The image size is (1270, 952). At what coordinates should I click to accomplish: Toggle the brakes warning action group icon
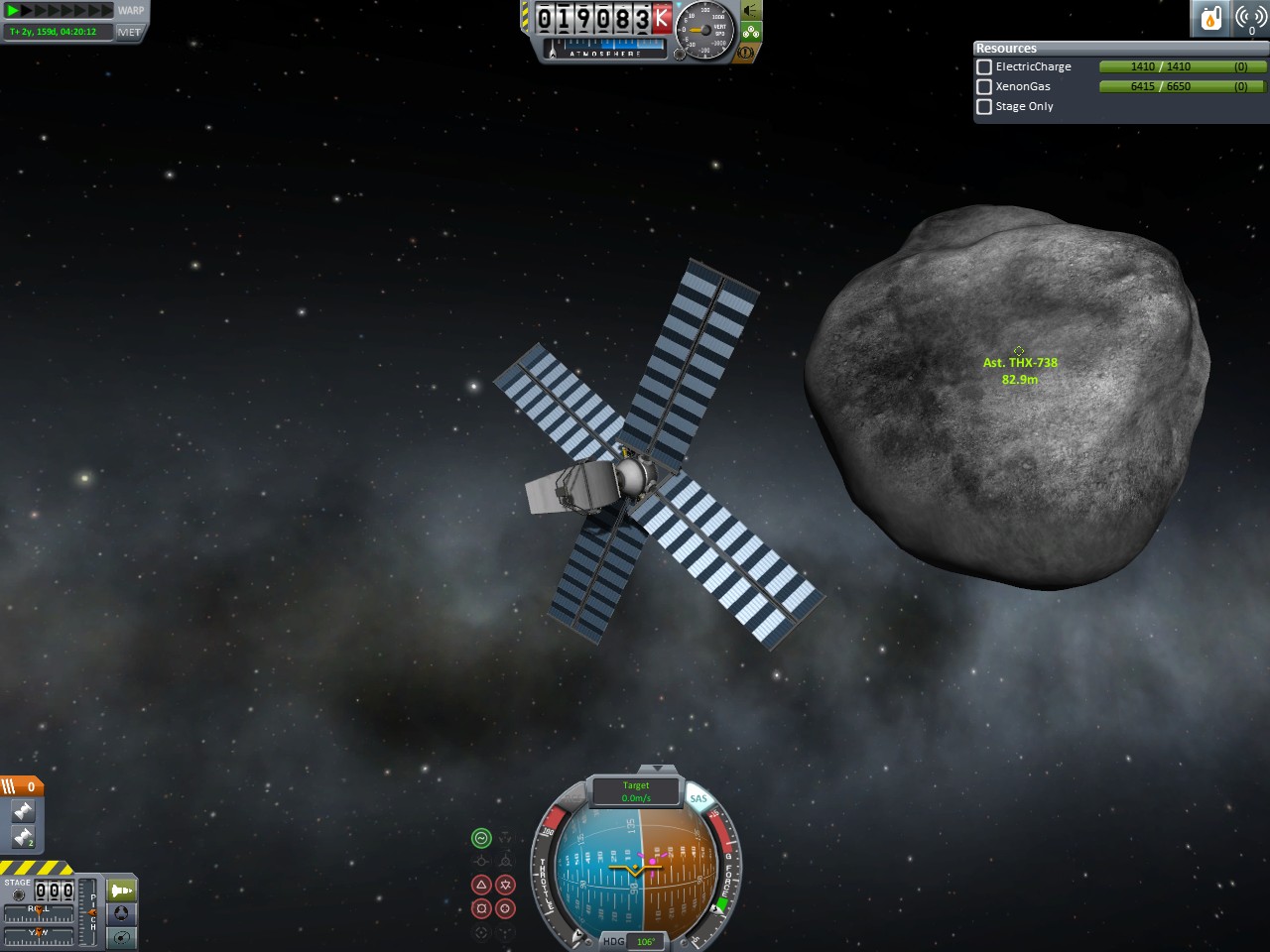746,52
